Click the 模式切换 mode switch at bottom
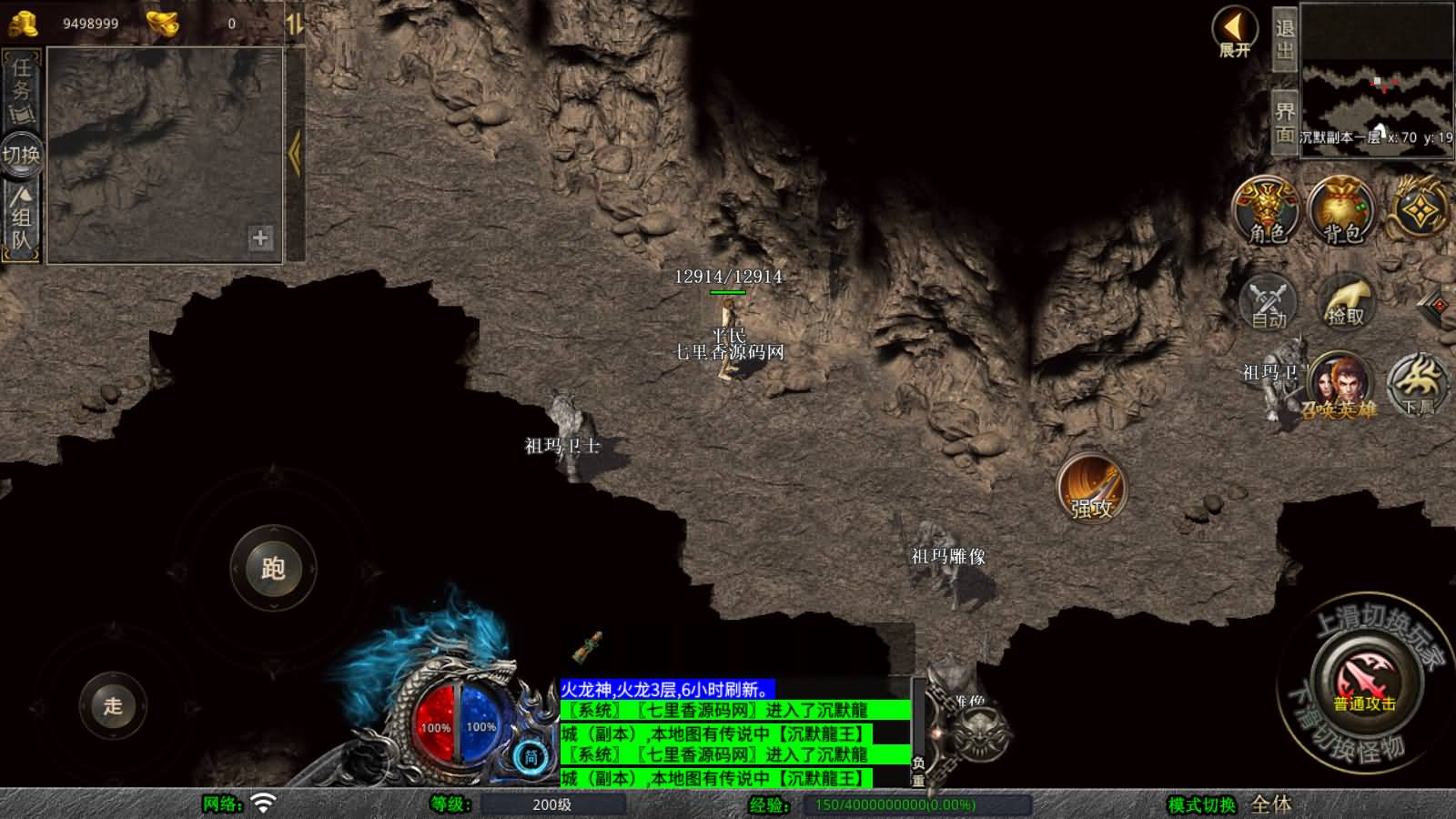 click(x=1201, y=804)
